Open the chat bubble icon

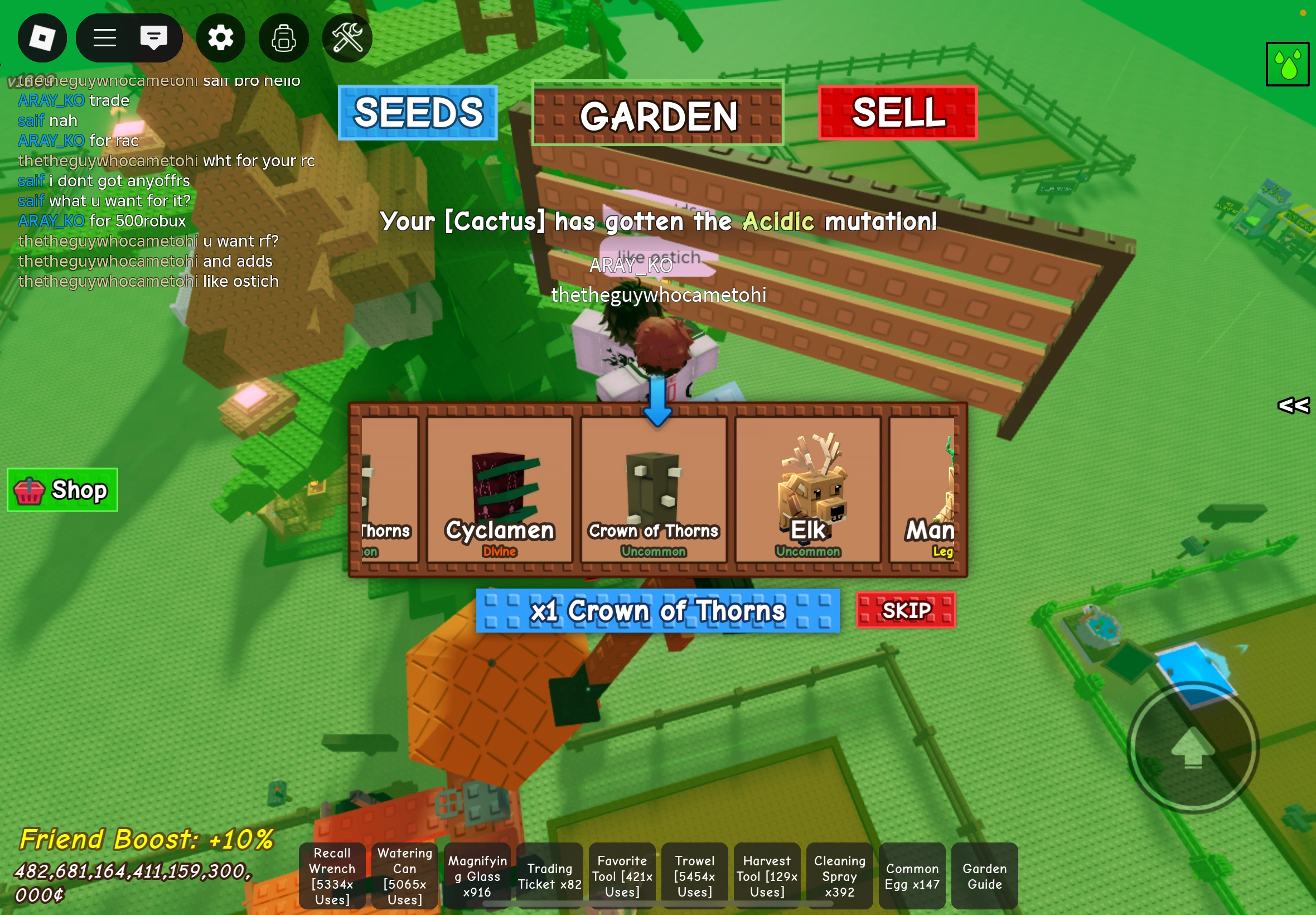tap(153, 37)
